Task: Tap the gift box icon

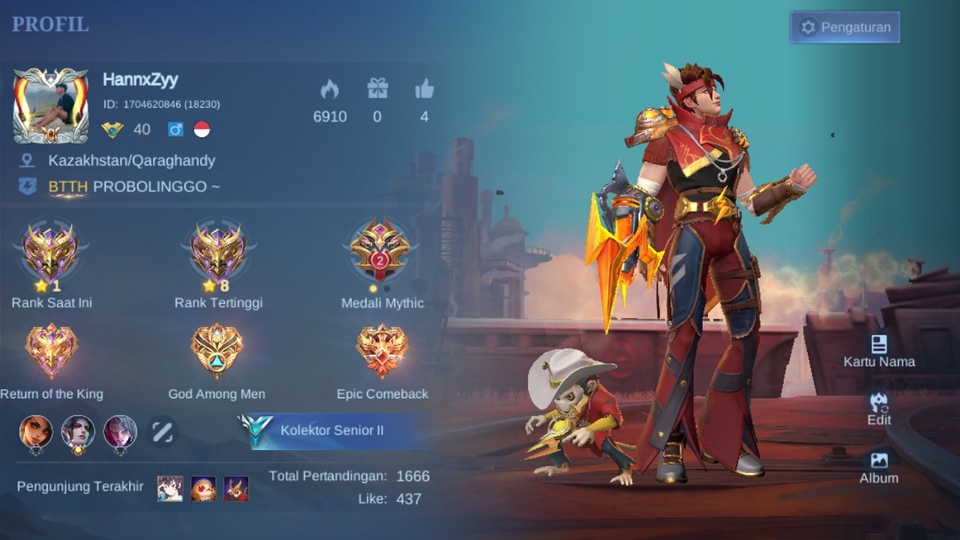Action: coord(377,89)
